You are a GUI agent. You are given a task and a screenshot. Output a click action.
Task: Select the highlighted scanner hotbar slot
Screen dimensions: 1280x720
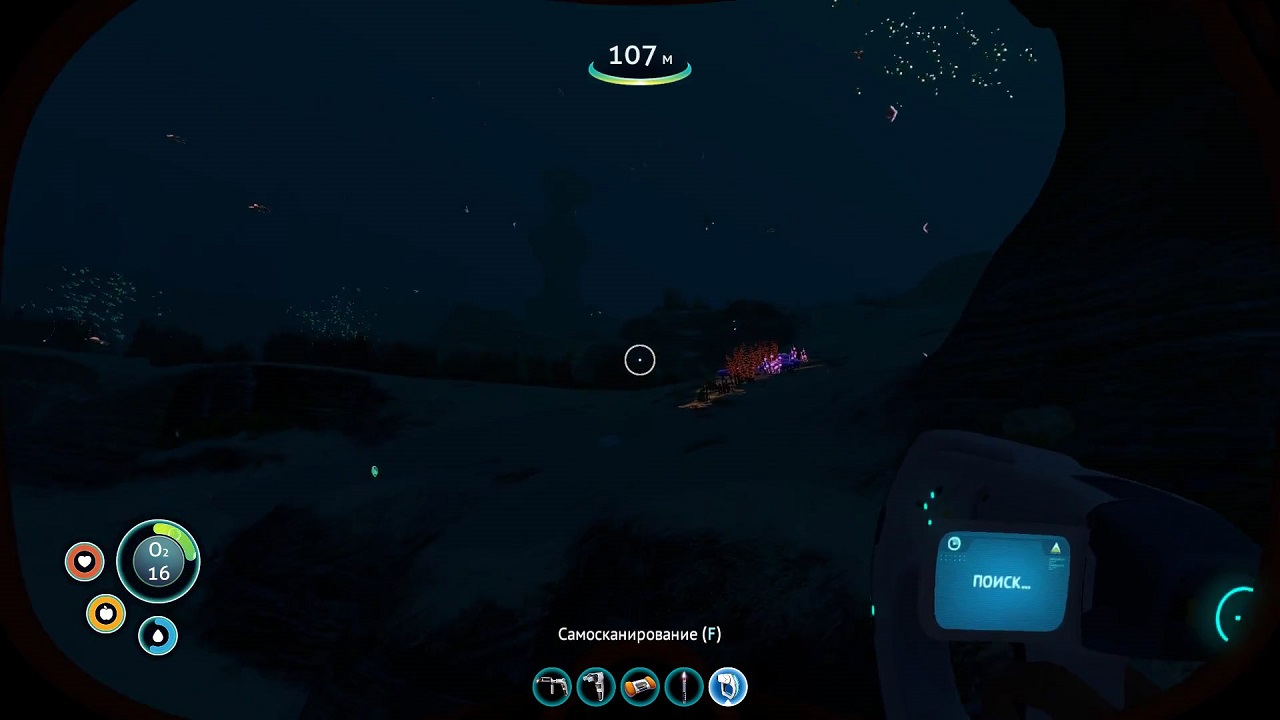coord(728,687)
